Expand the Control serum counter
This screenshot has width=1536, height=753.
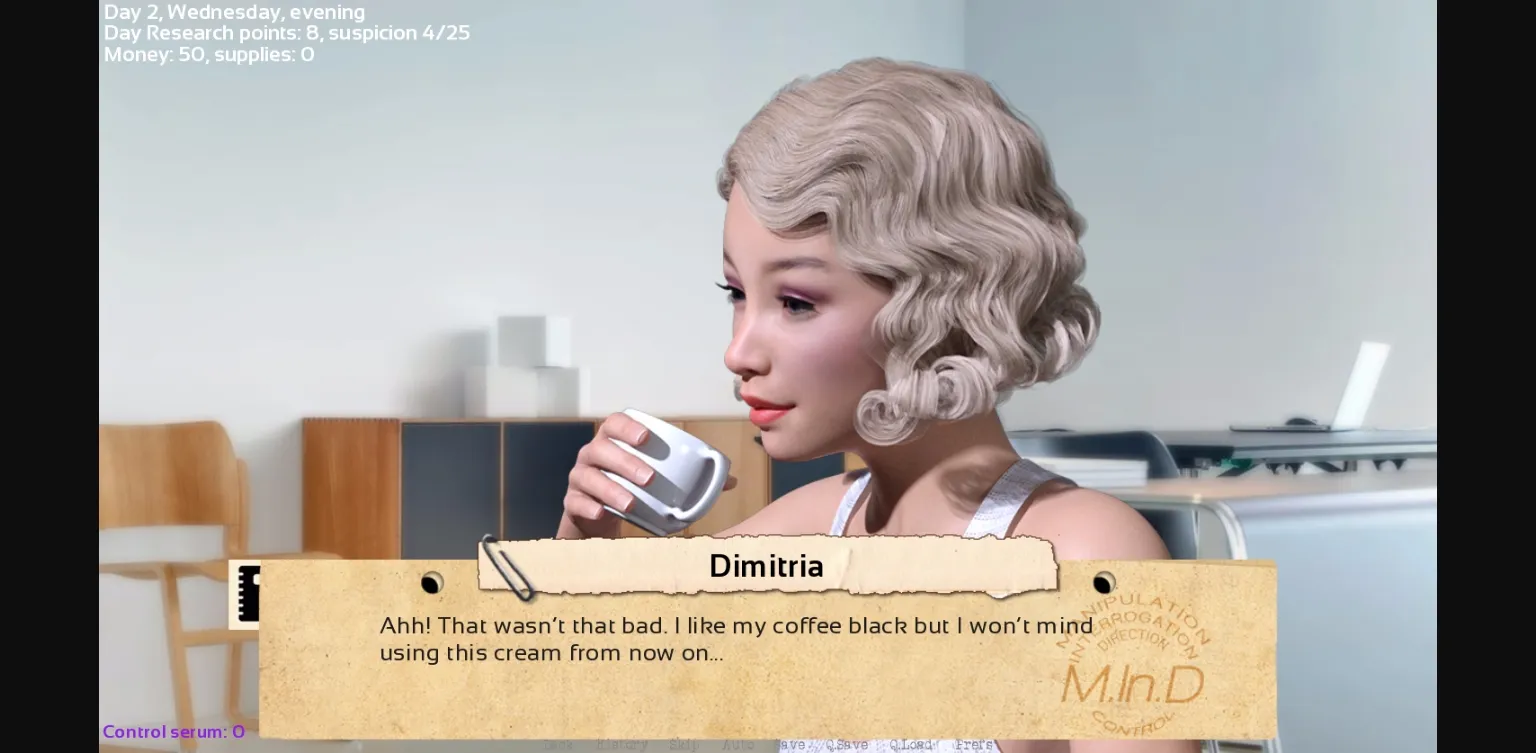click(x=173, y=731)
